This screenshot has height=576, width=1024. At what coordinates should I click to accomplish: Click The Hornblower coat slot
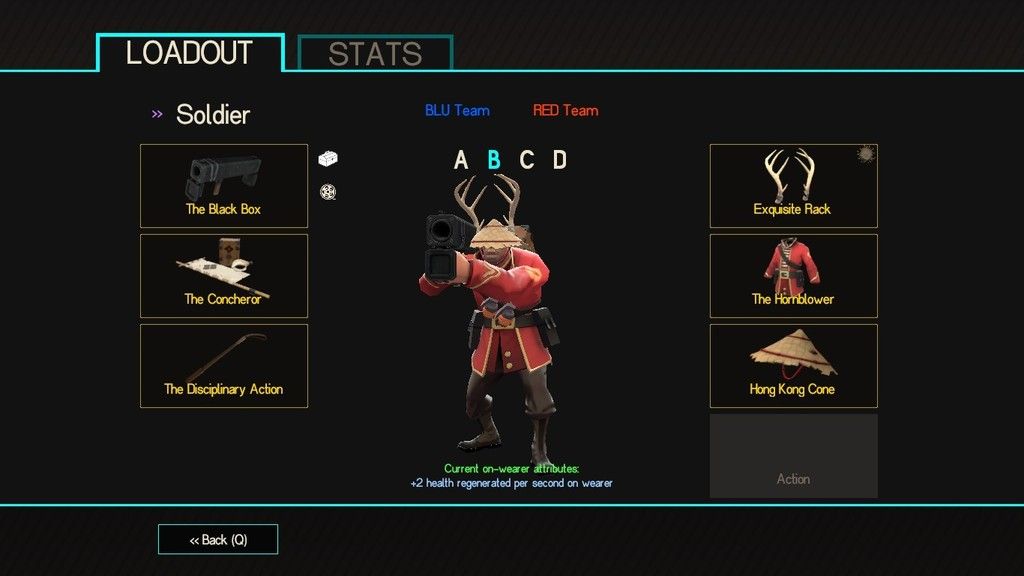[793, 276]
